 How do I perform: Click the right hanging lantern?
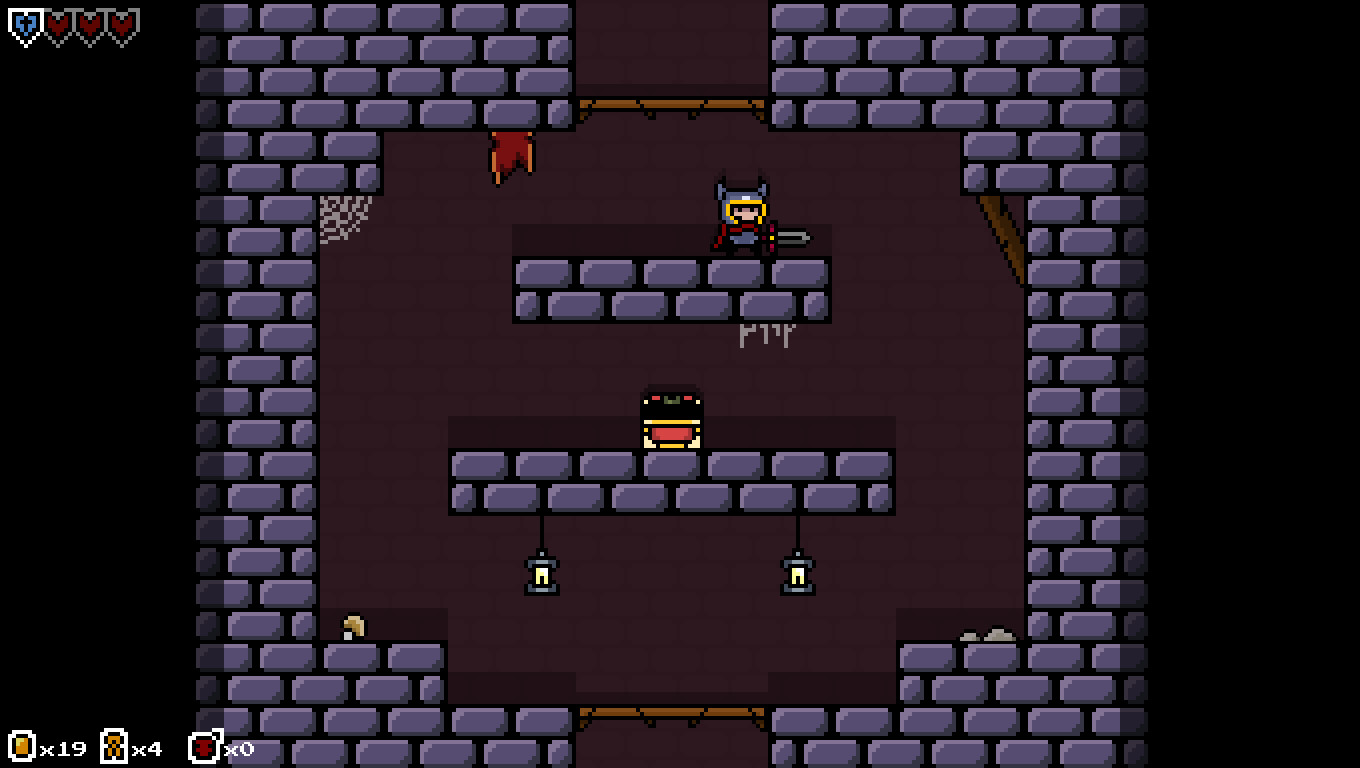(x=796, y=573)
